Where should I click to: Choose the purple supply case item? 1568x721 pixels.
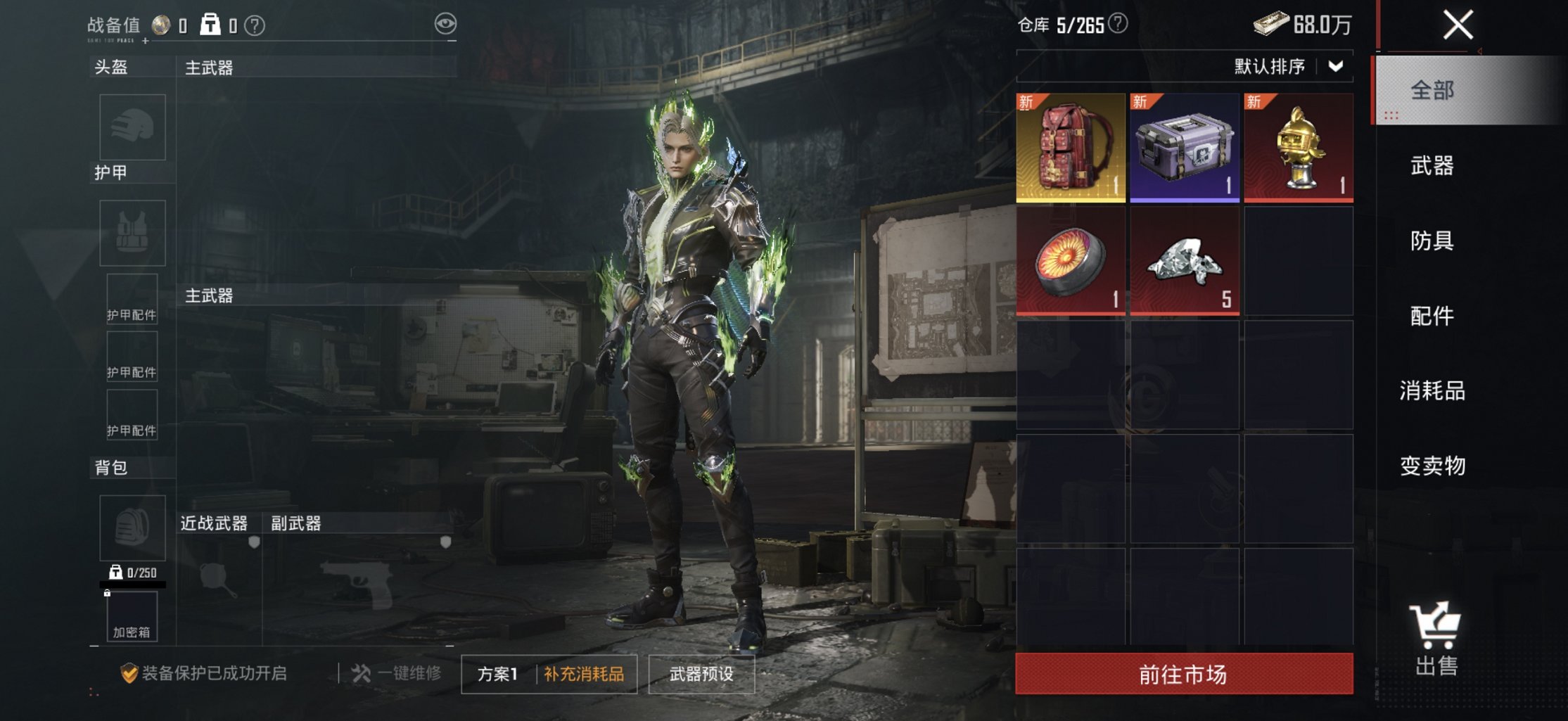(x=1185, y=148)
